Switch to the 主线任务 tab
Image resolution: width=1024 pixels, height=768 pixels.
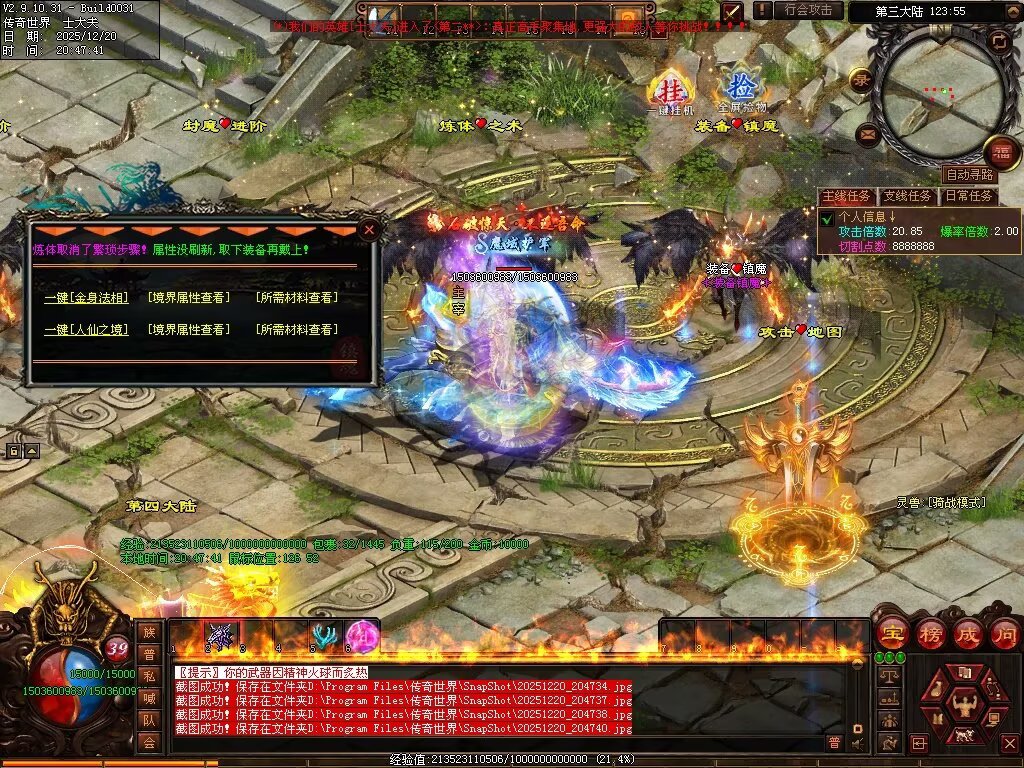click(846, 196)
